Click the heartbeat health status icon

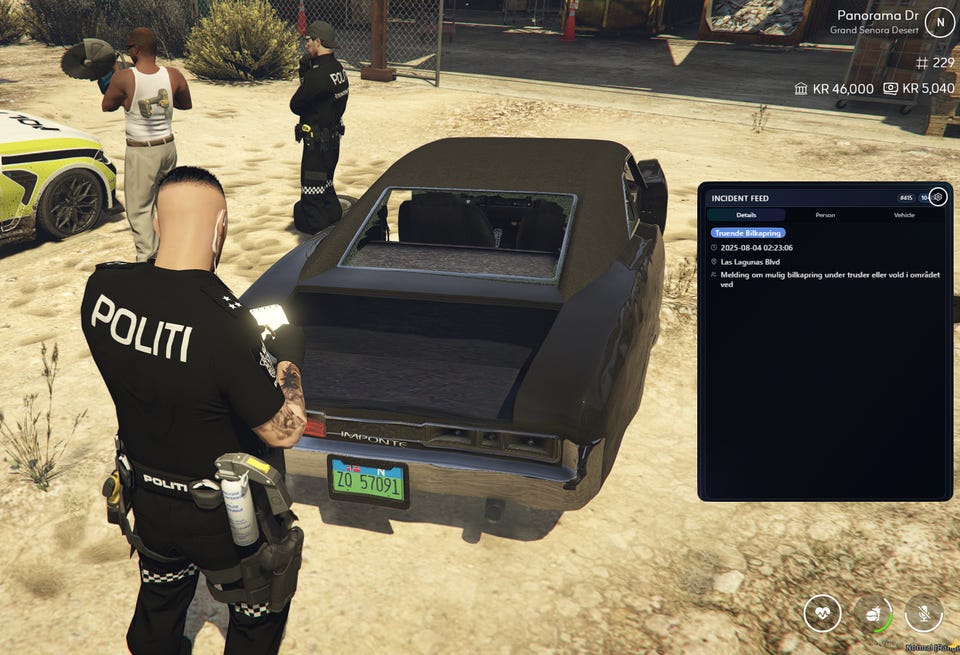point(822,613)
